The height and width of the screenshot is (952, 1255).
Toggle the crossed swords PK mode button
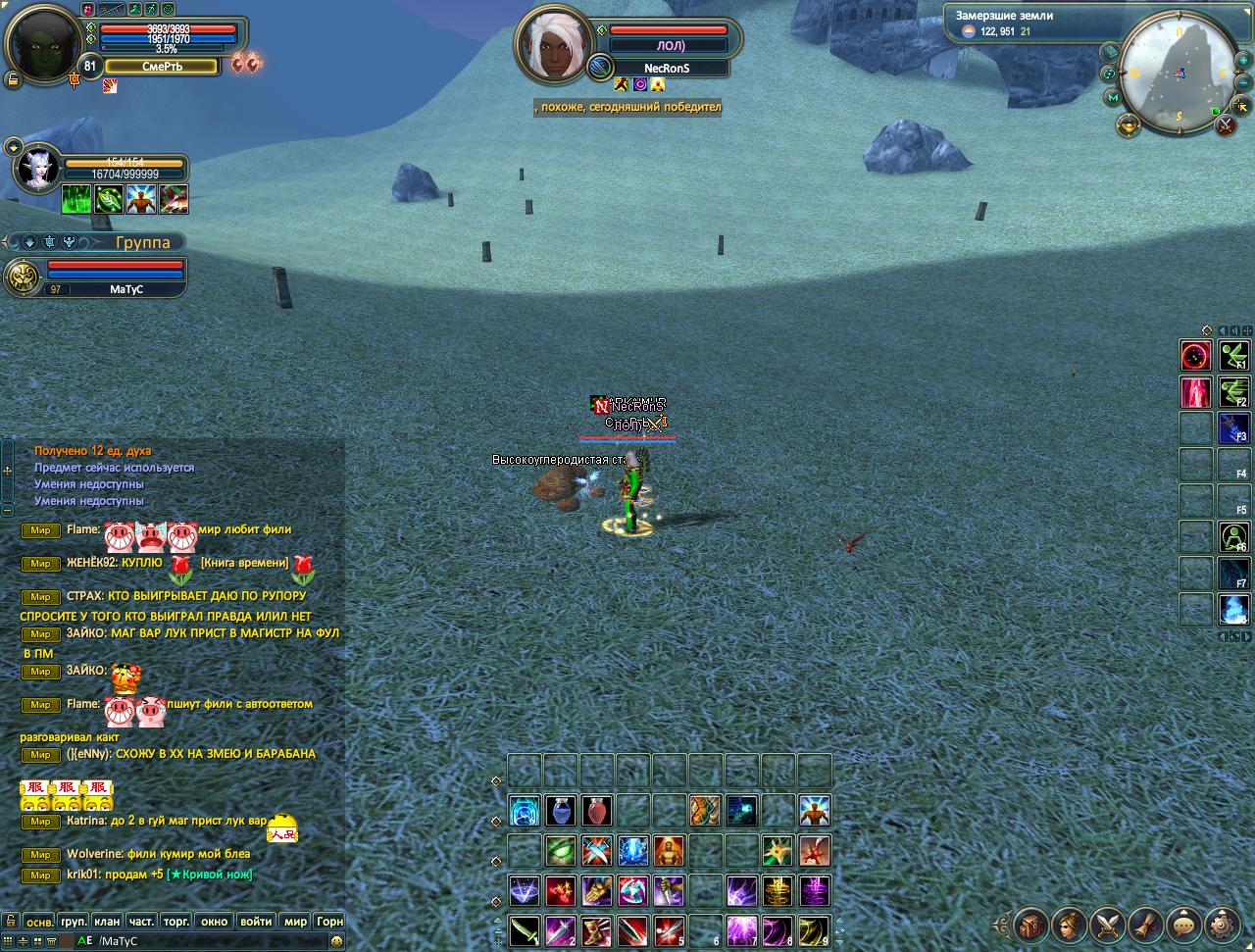(x=1224, y=125)
